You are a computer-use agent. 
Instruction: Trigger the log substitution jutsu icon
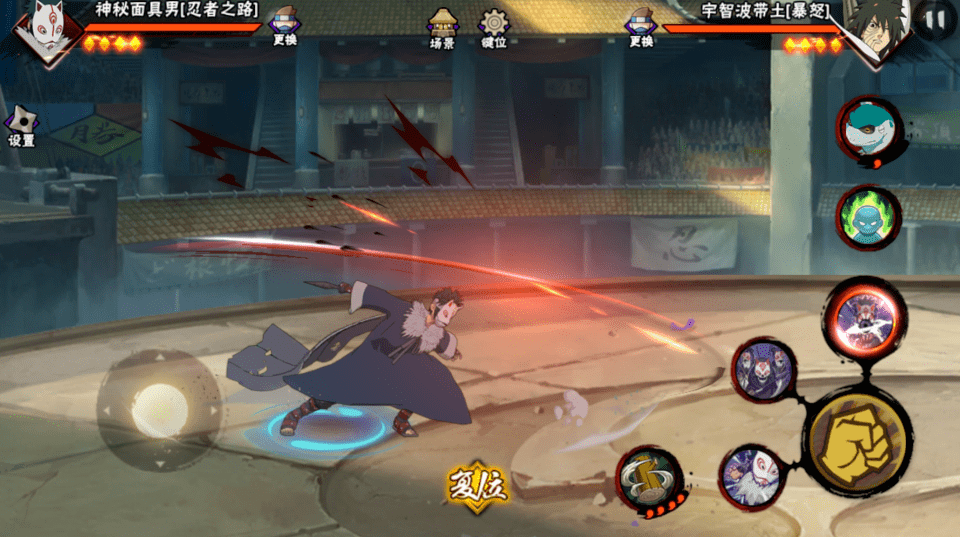pyautogui.click(x=648, y=480)
